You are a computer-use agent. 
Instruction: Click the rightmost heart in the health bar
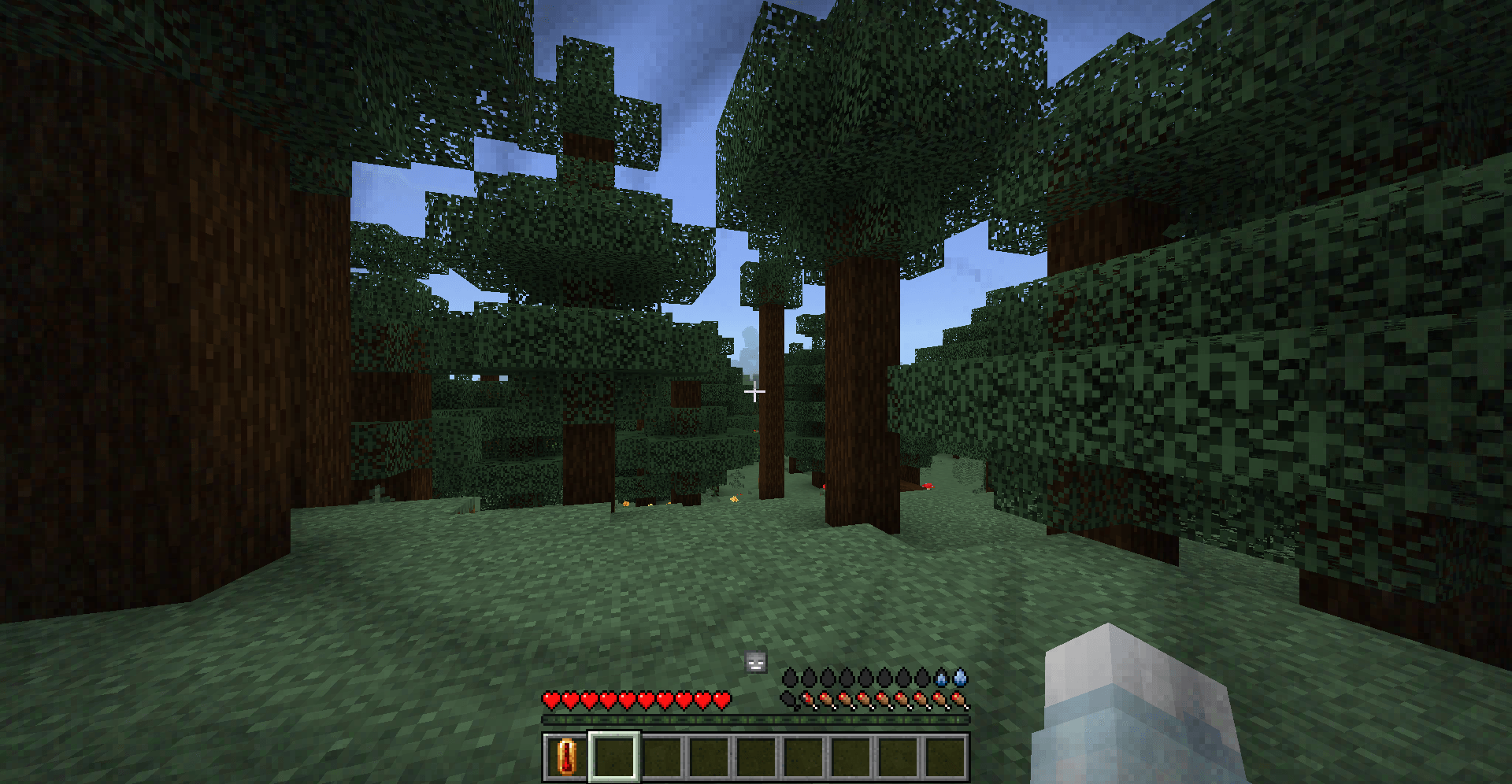[x=721, y=701]
